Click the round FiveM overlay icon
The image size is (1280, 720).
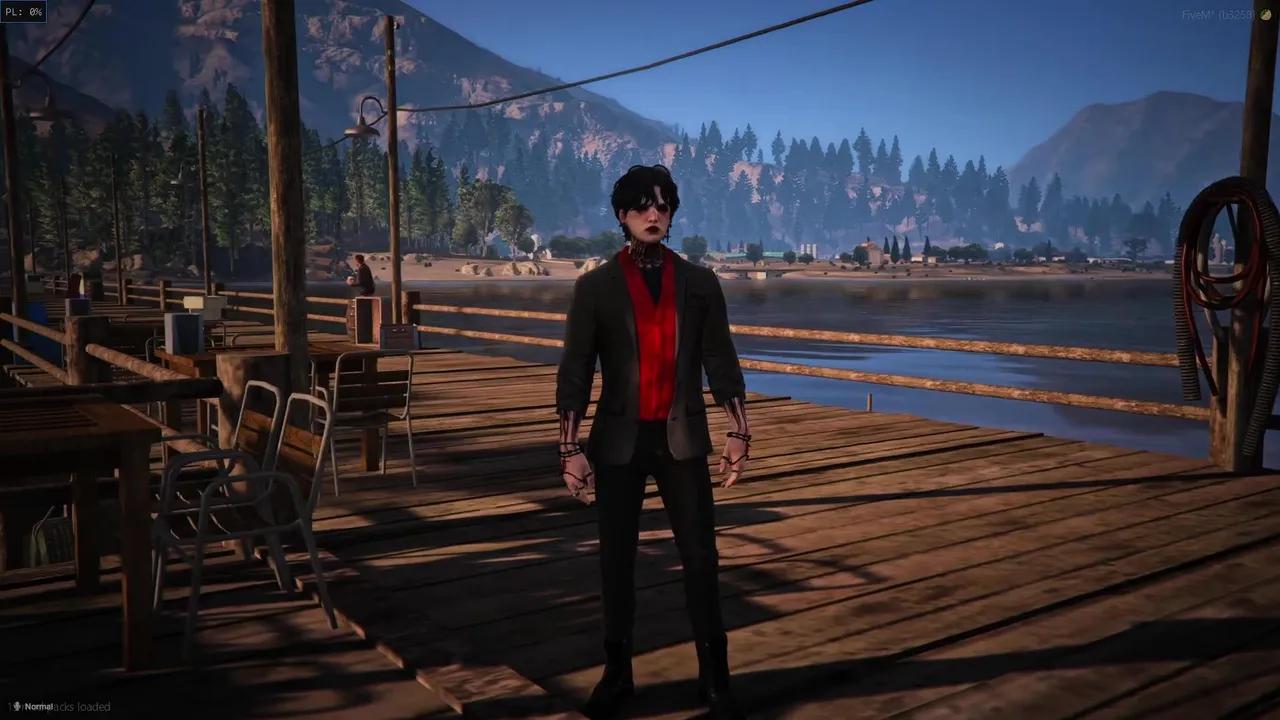1265,15
